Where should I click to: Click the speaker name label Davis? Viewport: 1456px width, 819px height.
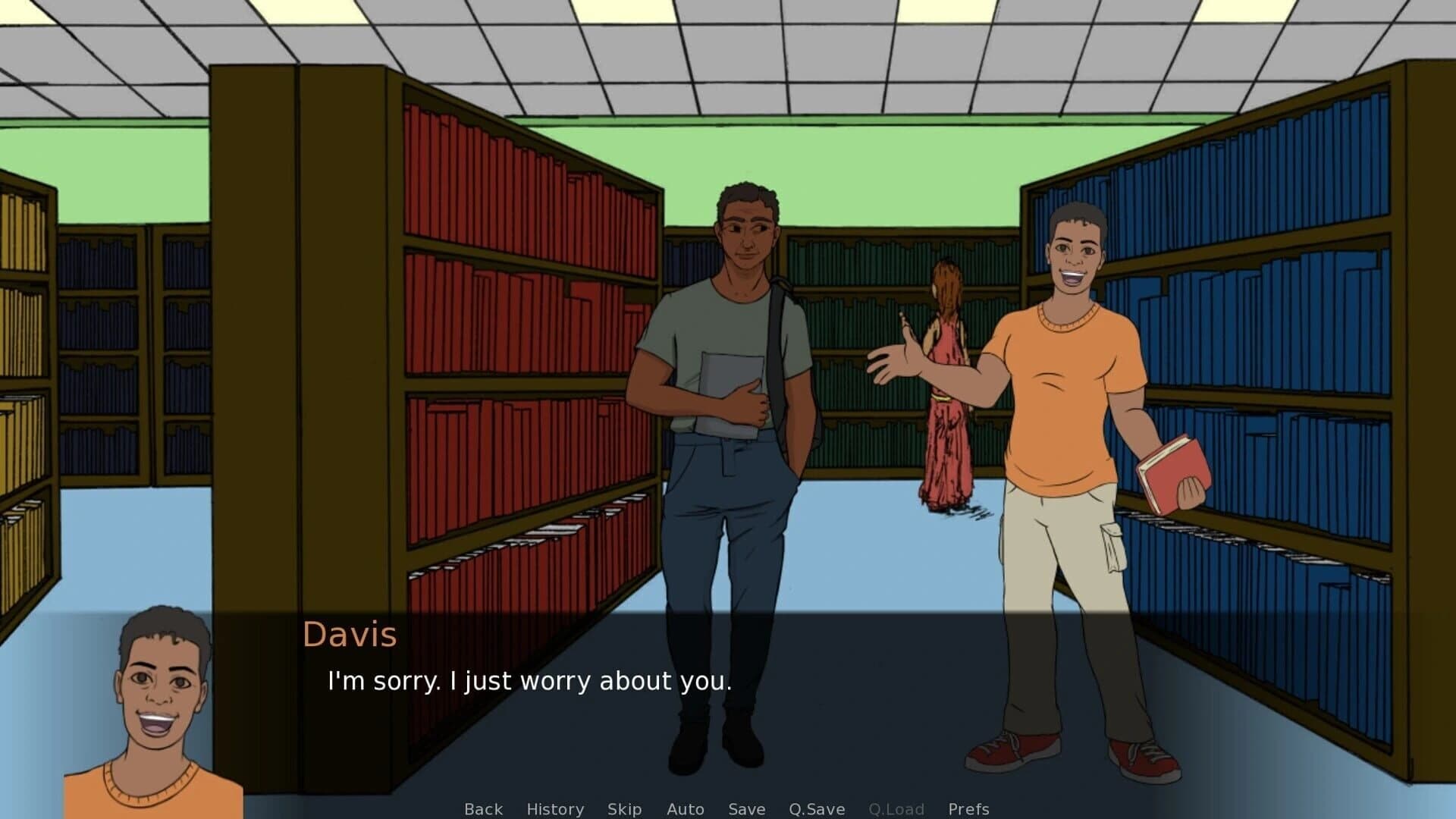(x=350, y=635)
